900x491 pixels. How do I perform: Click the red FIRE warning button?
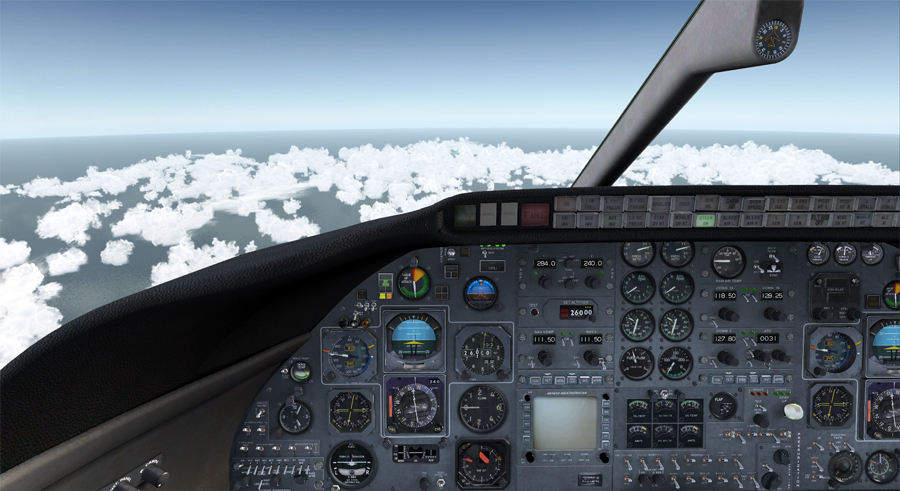point(535,213)
